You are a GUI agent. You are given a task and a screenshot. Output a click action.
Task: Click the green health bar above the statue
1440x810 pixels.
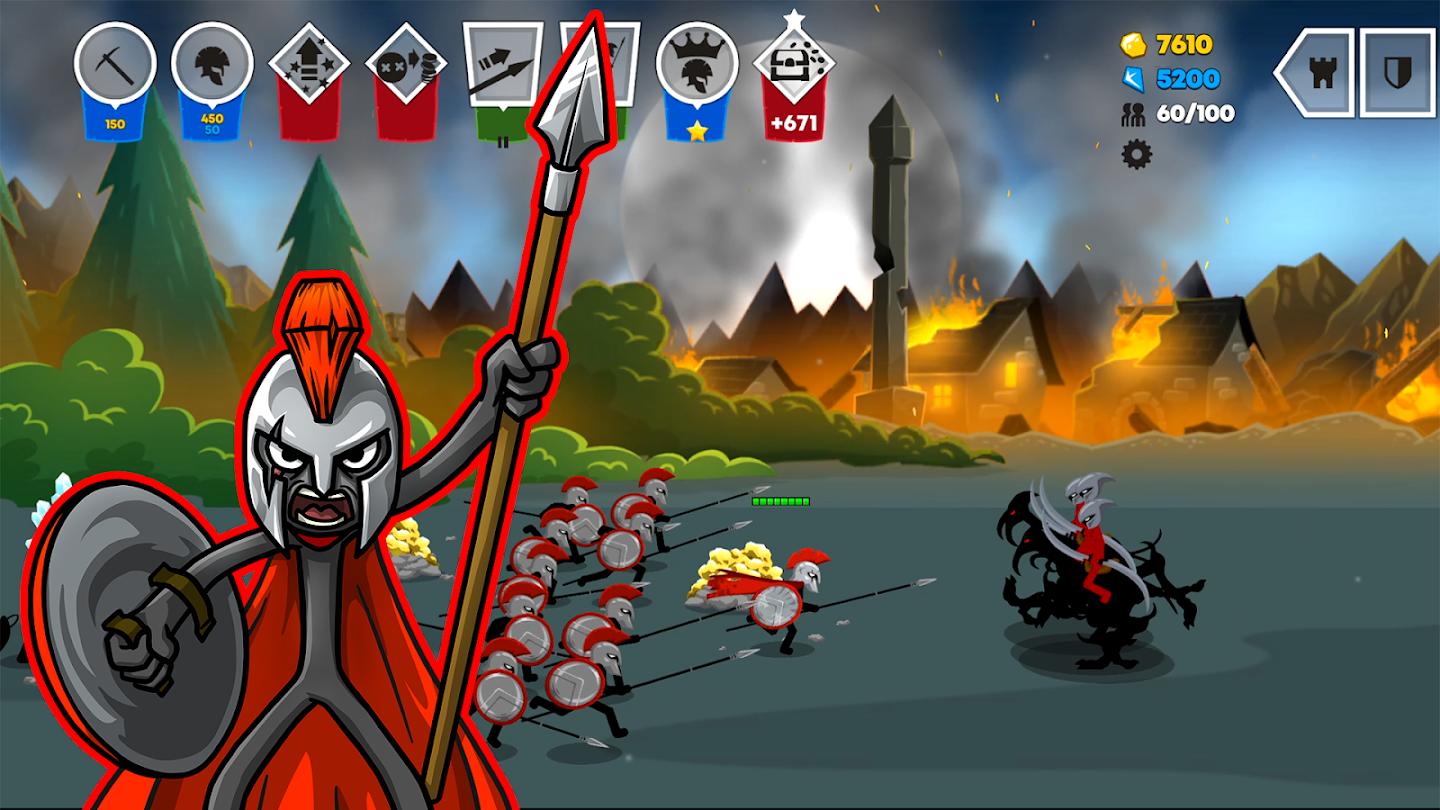pos(779,503)
